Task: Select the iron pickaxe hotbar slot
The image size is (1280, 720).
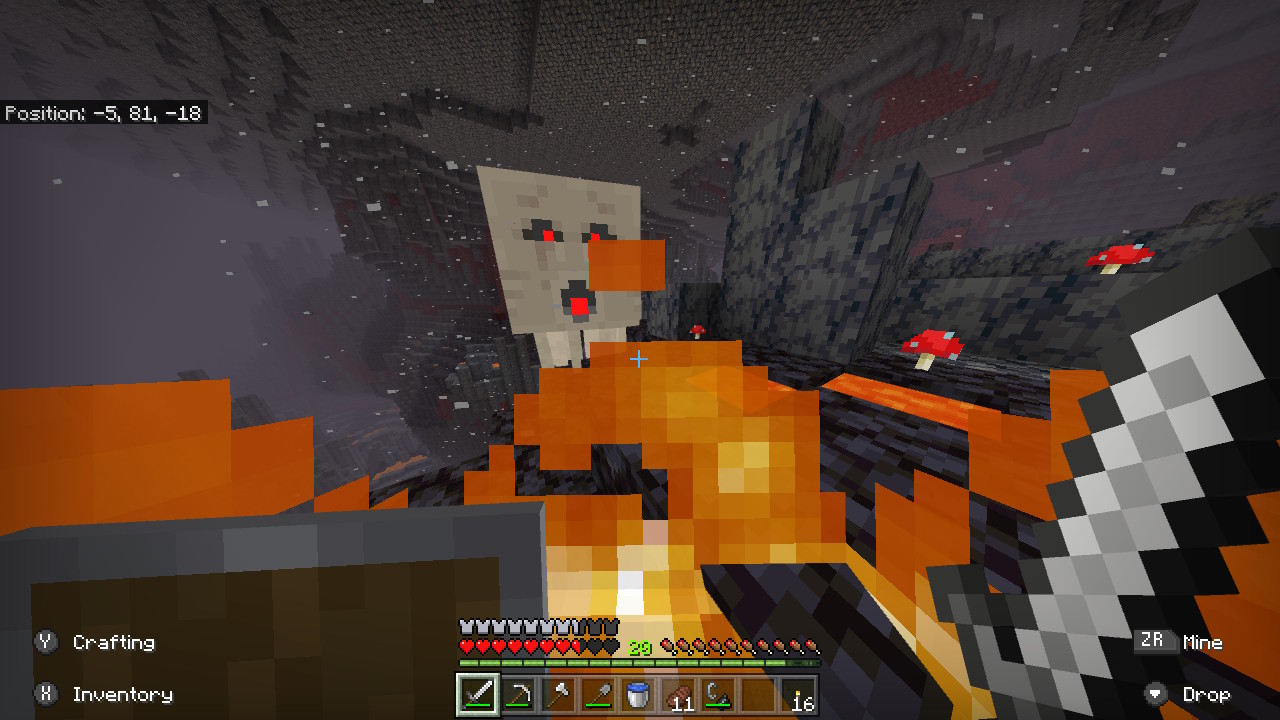Action: point(518,694)
